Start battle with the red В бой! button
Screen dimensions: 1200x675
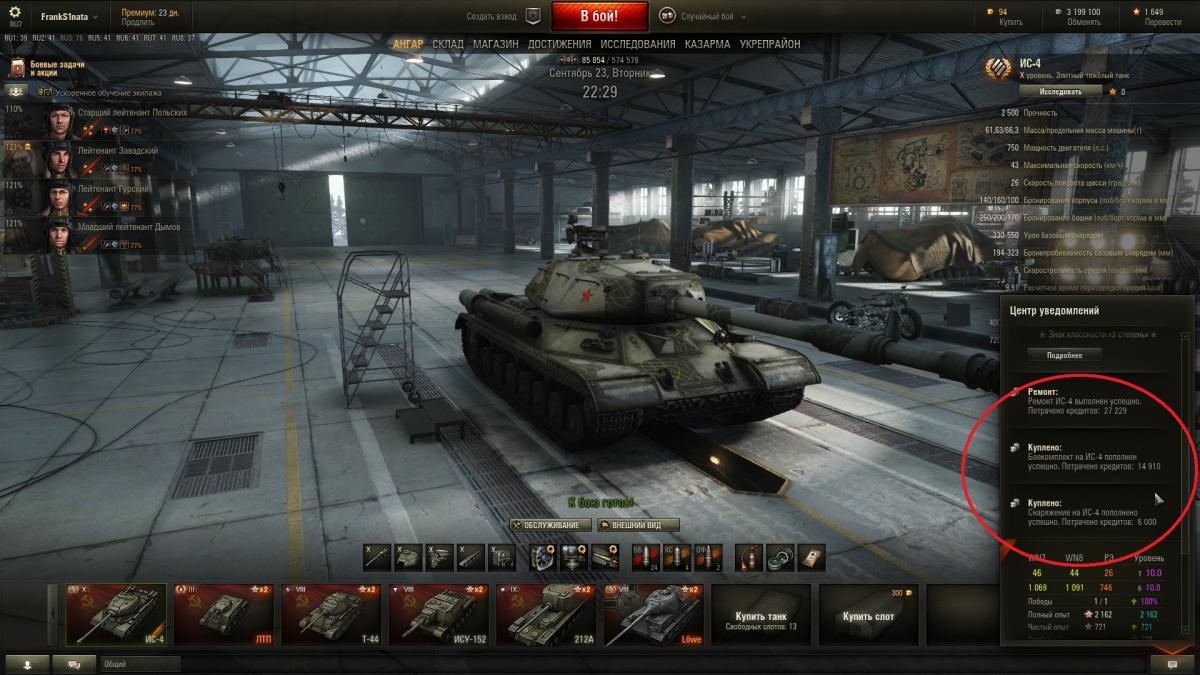(599, 17)
